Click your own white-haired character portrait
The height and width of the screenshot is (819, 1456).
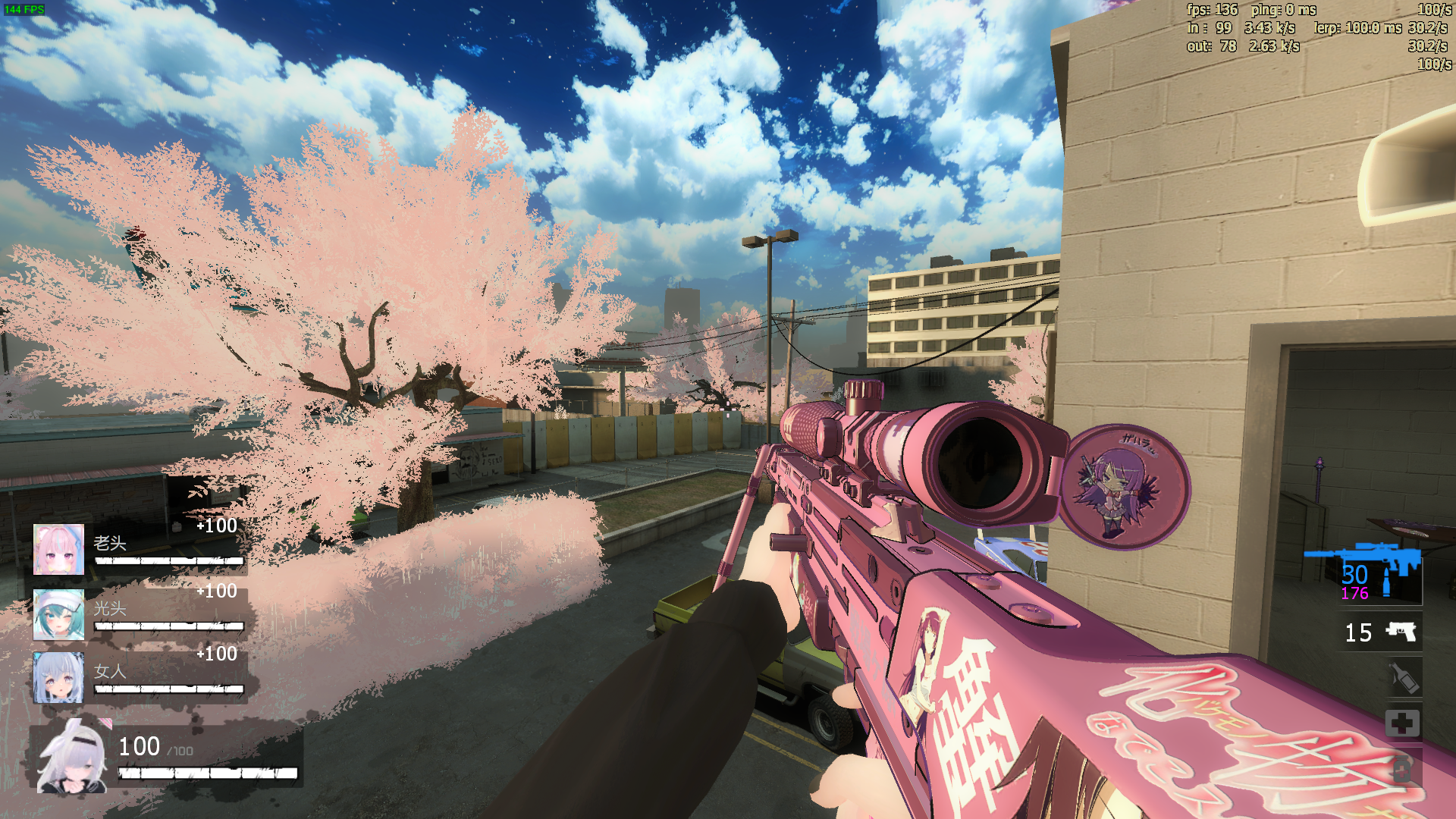click(x=73, y=758)
